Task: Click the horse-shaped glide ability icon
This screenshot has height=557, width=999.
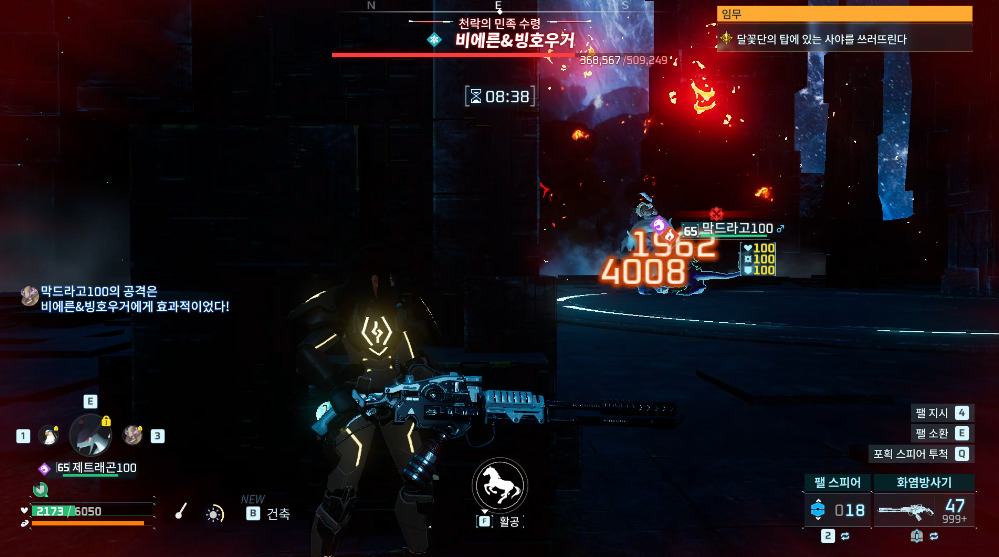Action: point(499,484)
